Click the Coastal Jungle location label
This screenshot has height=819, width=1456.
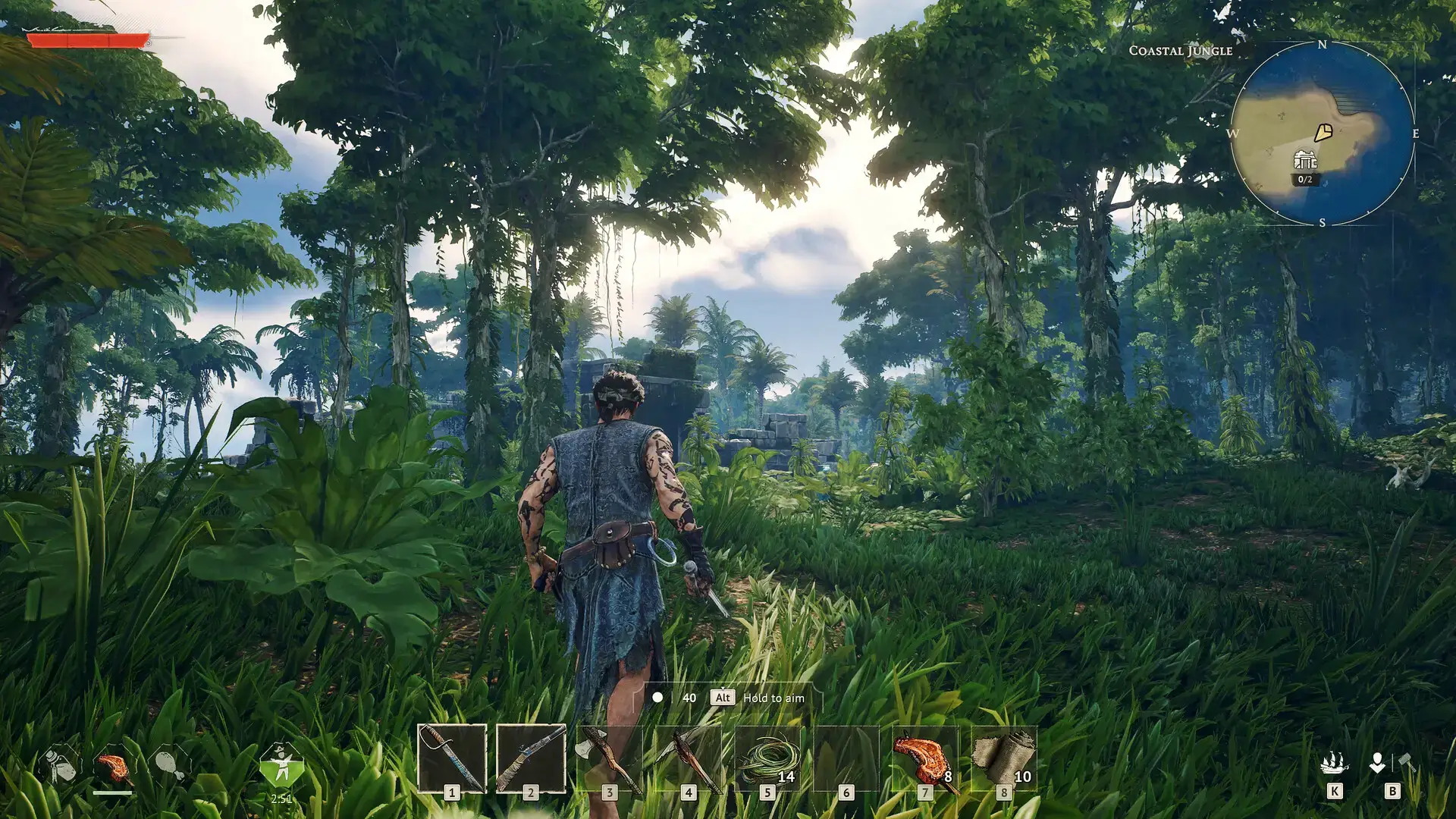point(1180,52)
